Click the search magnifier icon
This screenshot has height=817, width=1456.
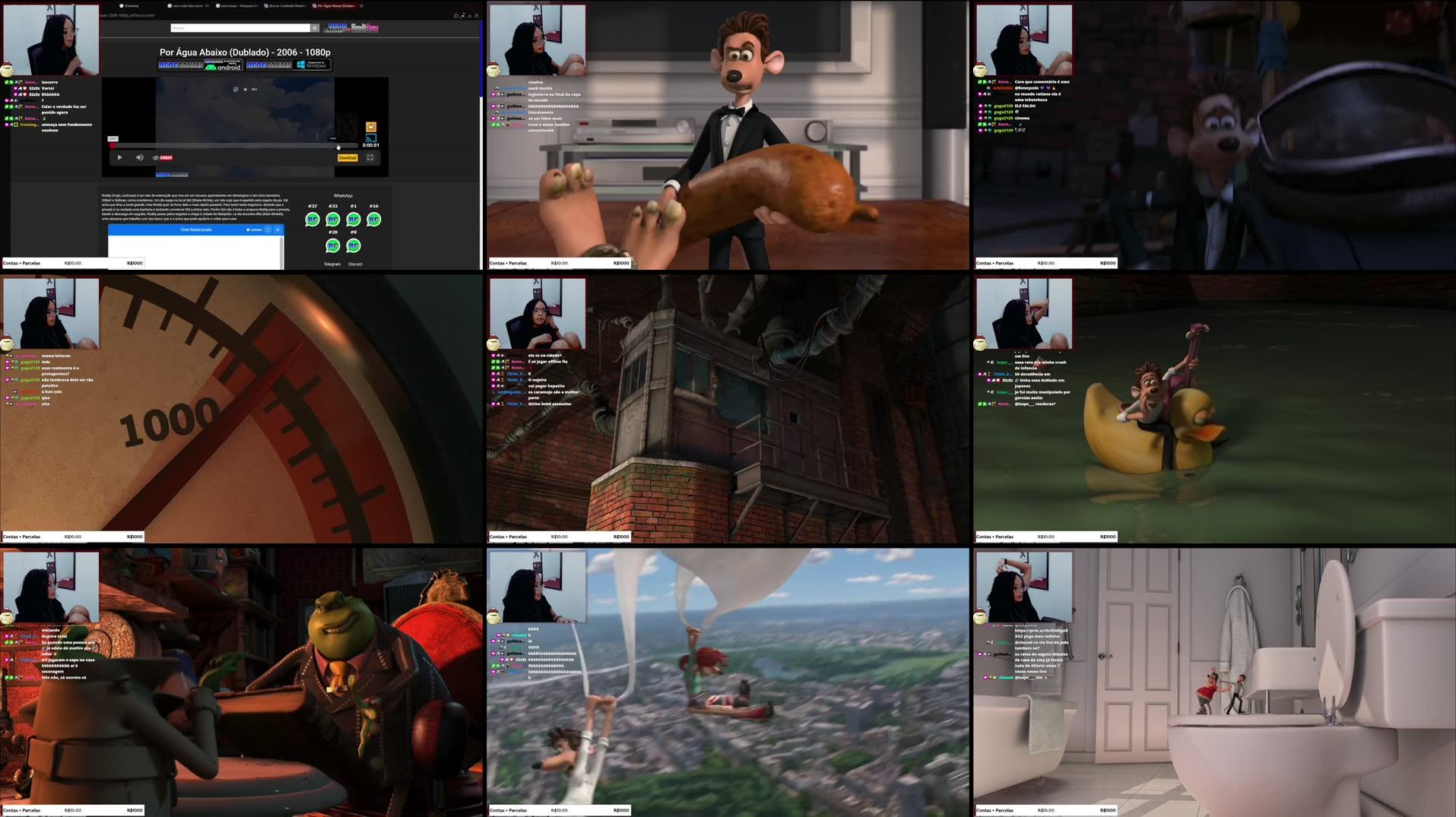click(x=315, y=28)
